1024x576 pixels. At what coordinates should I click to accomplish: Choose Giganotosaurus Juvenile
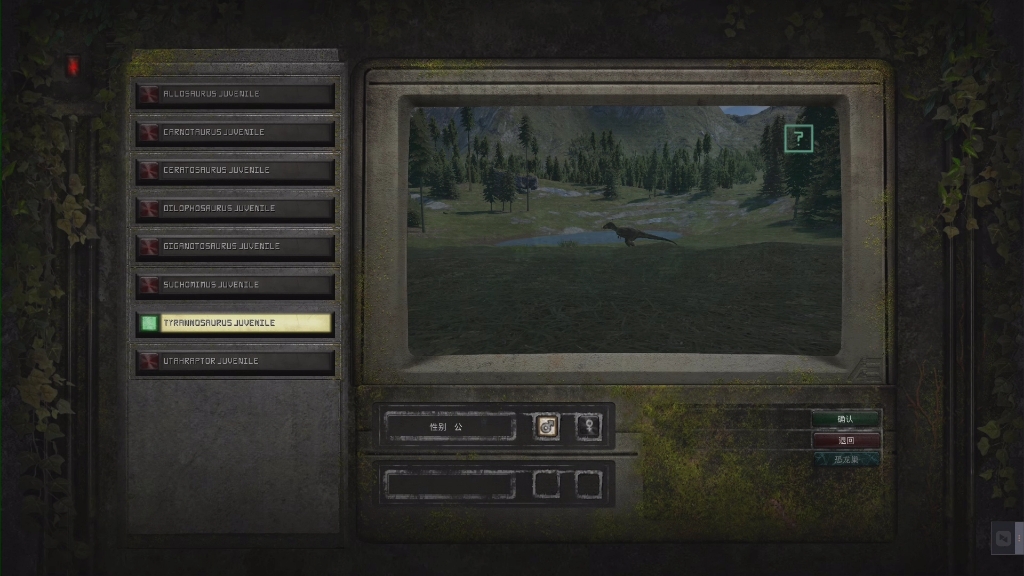(x=236, y=246)
